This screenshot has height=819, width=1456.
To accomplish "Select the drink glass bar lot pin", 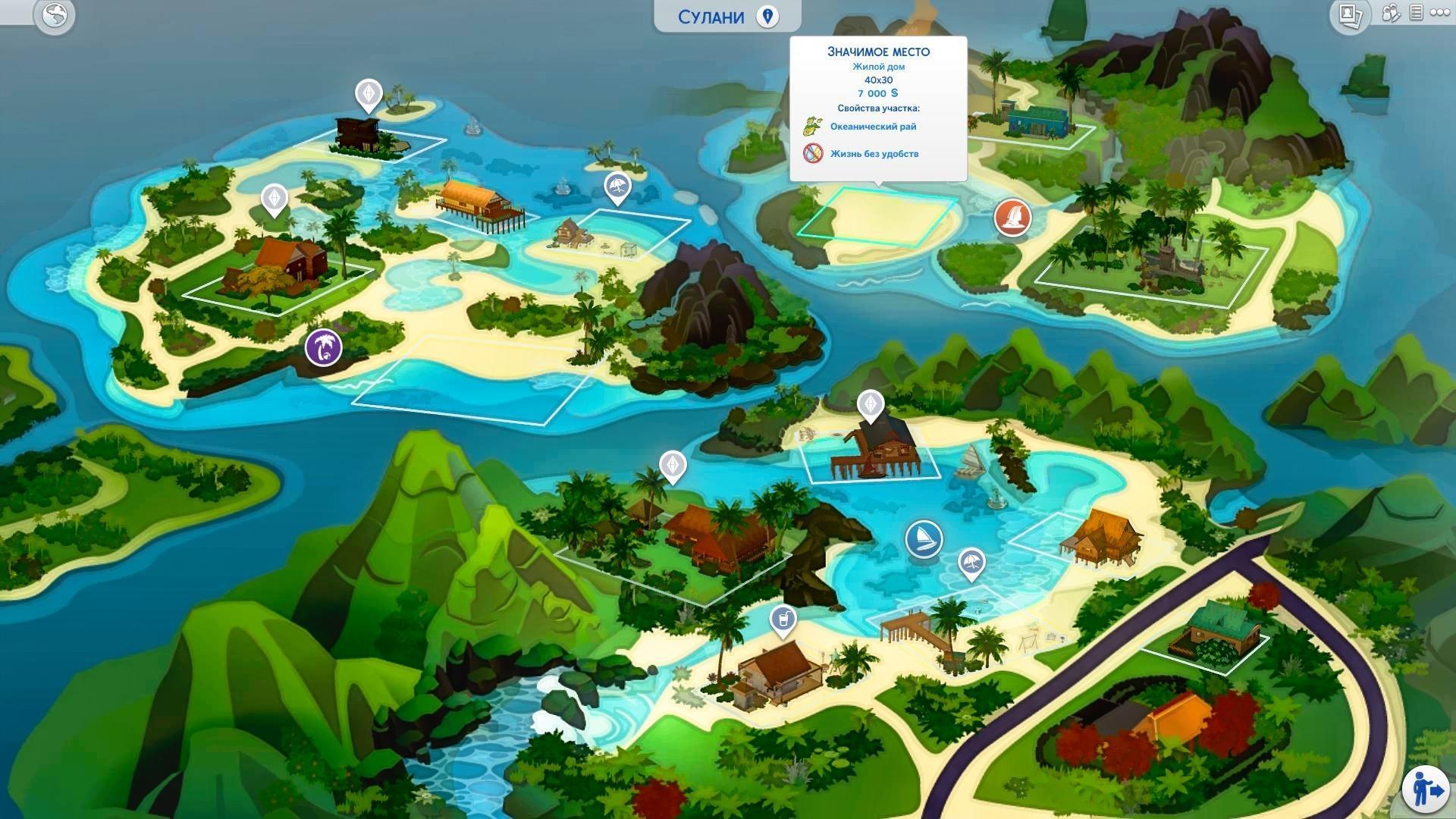I will (x=783, y=620).
